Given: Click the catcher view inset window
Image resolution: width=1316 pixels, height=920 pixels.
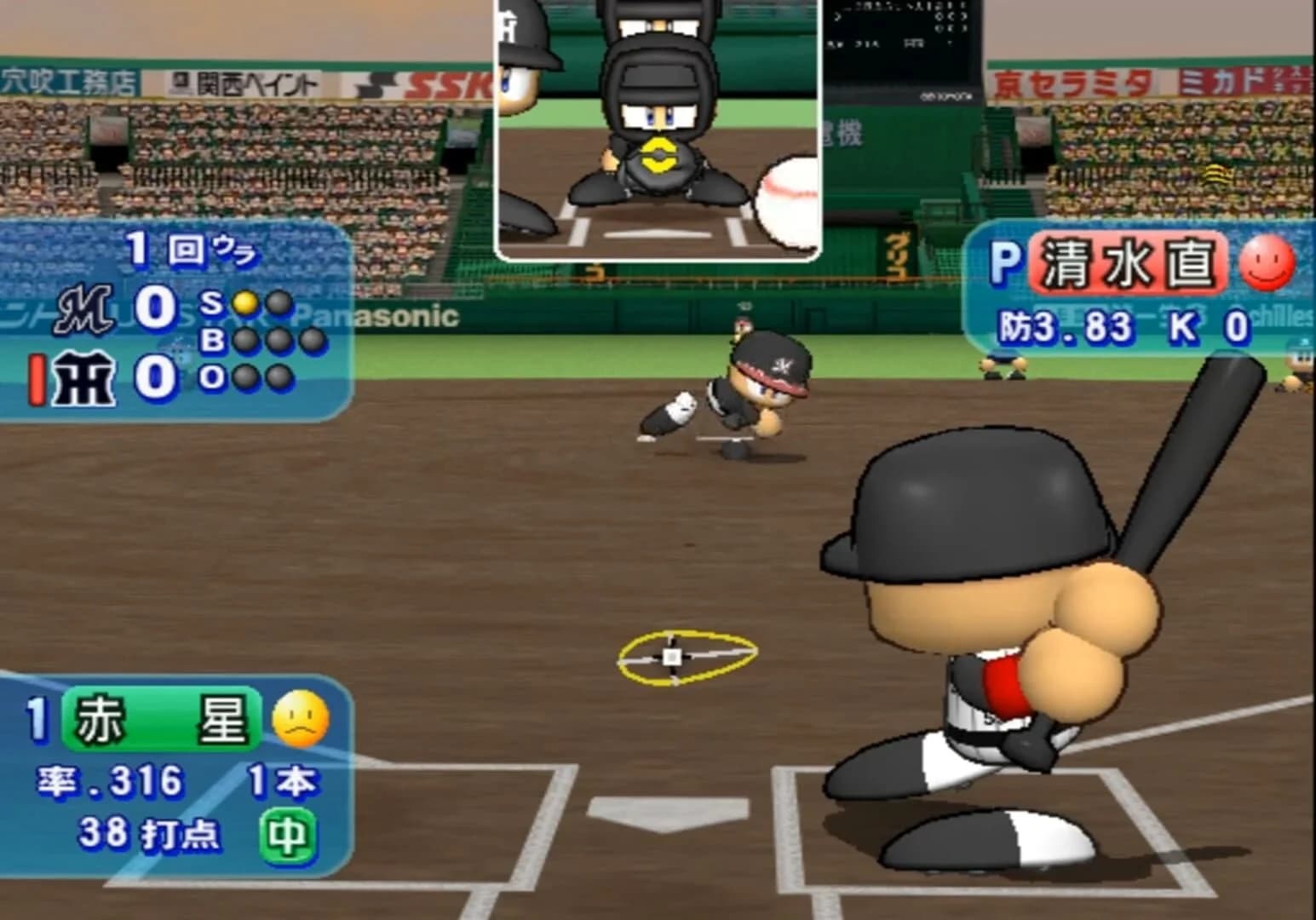Looking at the screenshot, I should click(x=660, y=128).
